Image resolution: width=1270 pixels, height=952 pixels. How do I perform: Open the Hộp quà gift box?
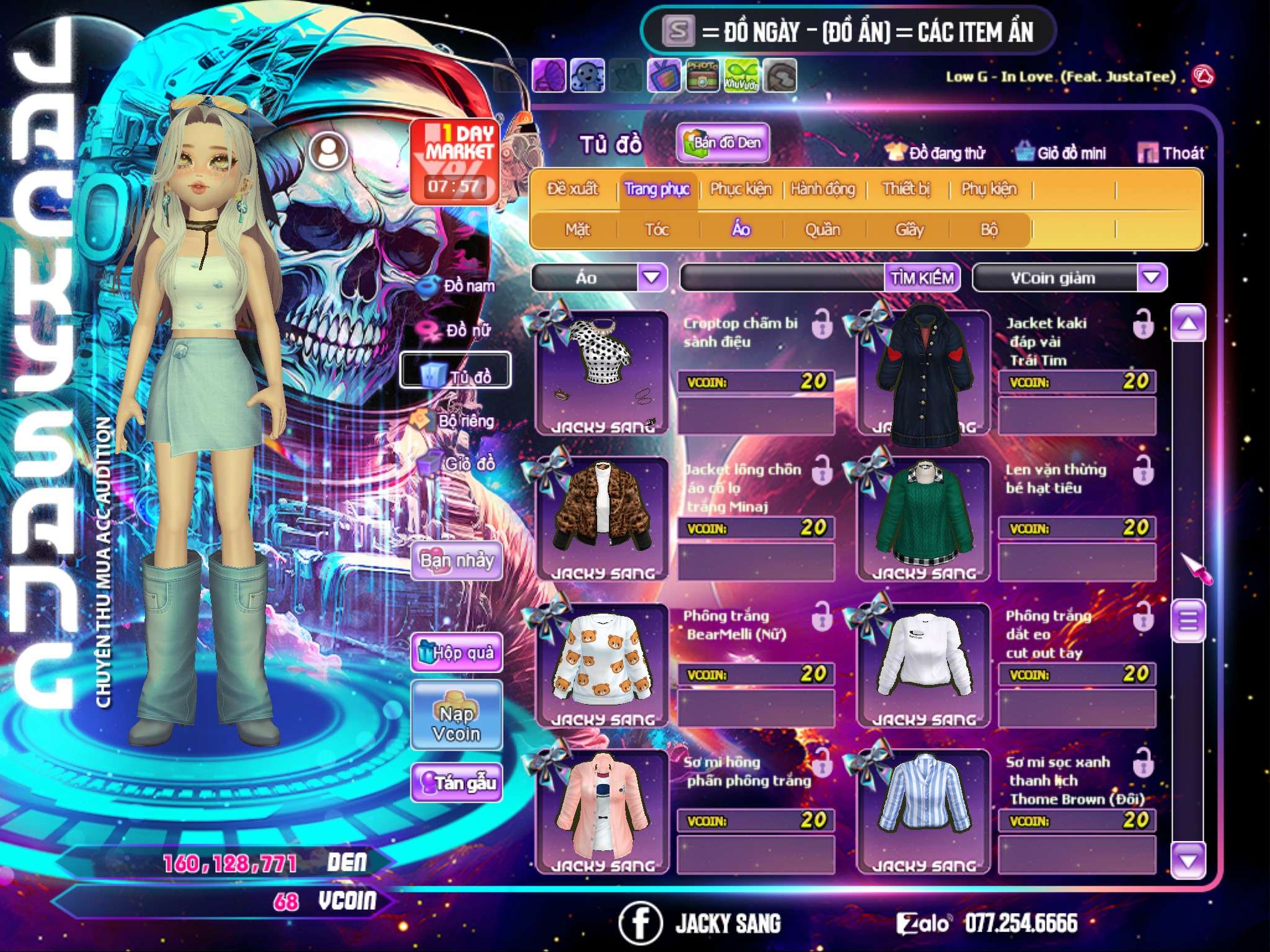click(456, 652)
